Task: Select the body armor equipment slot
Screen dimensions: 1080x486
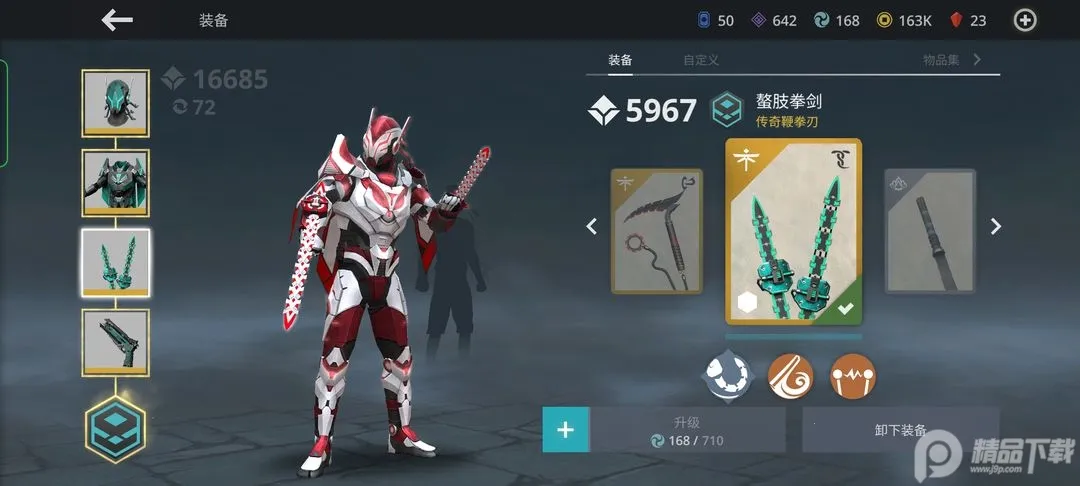Action: click(x=116, y=182)
